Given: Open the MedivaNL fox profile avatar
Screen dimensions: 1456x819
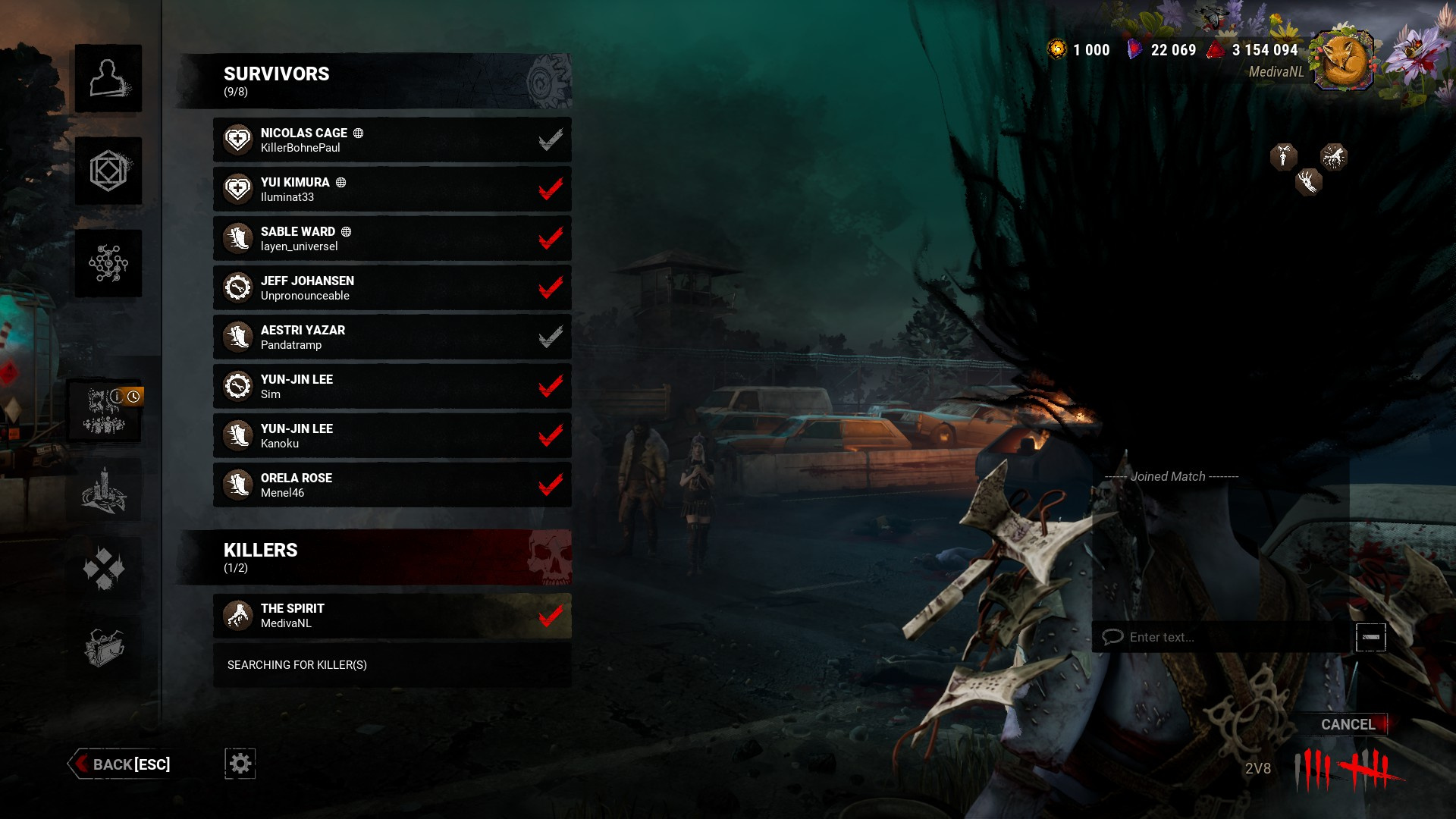Looking at the screenshot, I should (x=1343, y=61).
